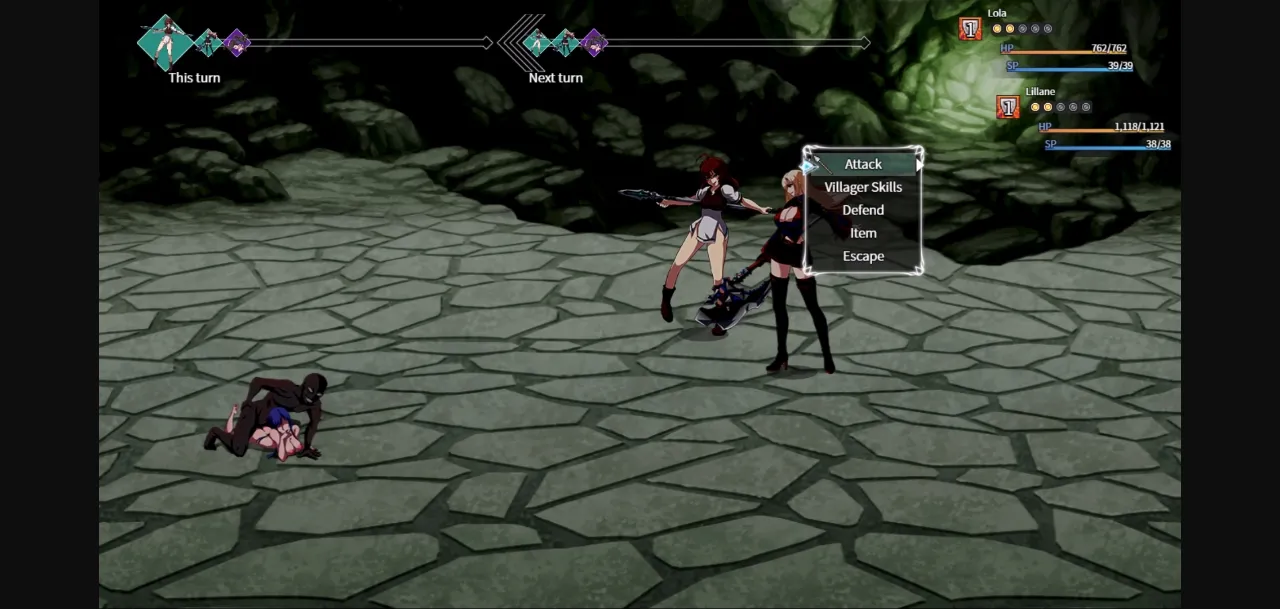Click Lola's red status badge icon

pyautogui.click(x=970, y=29)
